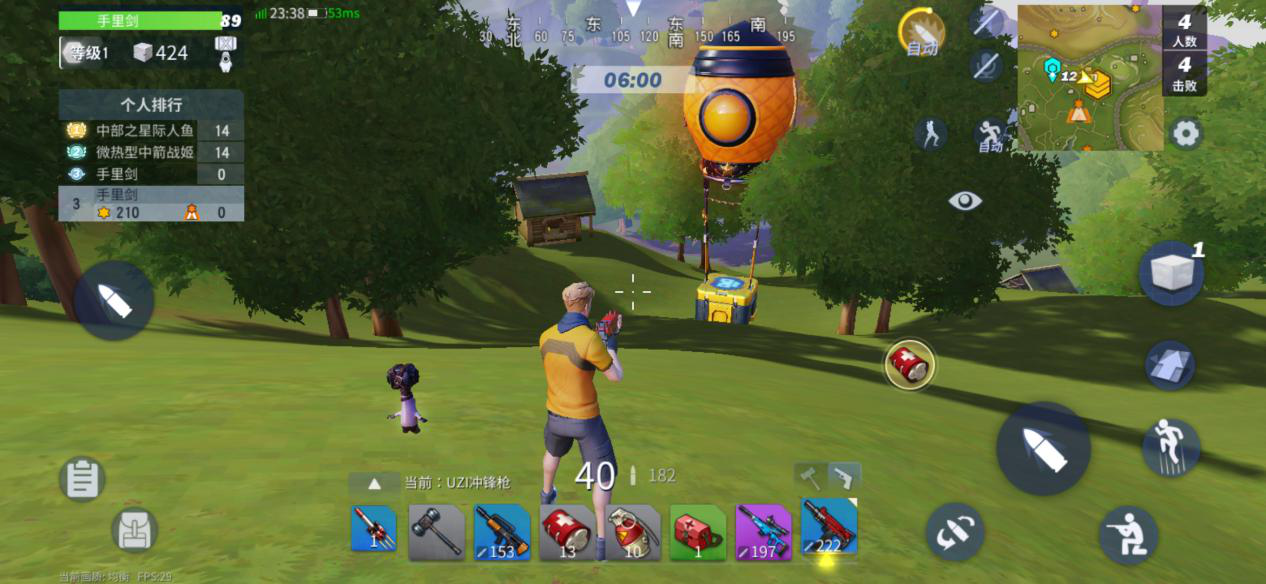Tap the reload button
1266x584 pixels.
pos(954,532)
